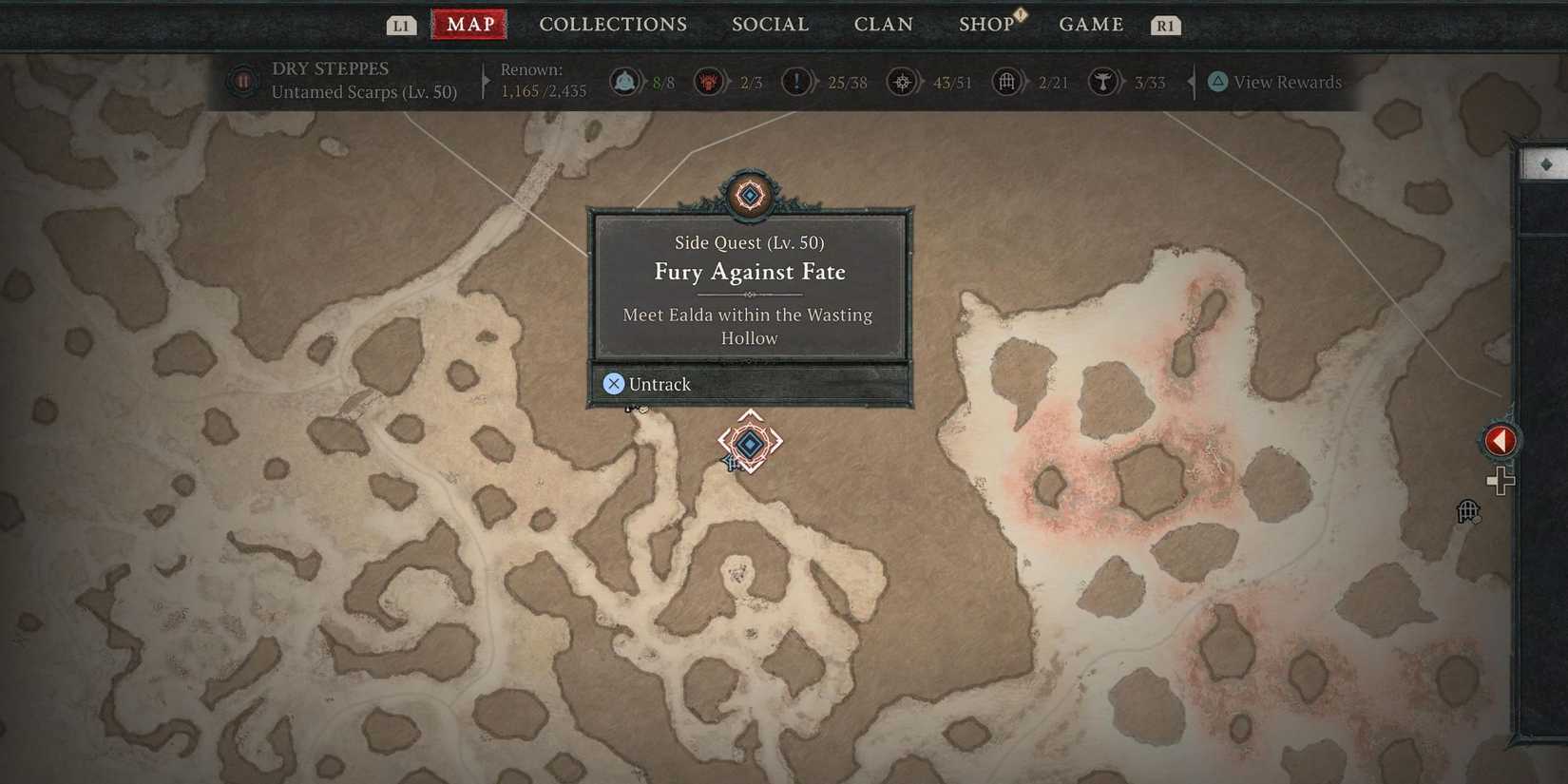Screen dimensions: 1568x784
Task: Click the Areas Discovered compass icon showing 43/51
Action: (x=901, y=82)
